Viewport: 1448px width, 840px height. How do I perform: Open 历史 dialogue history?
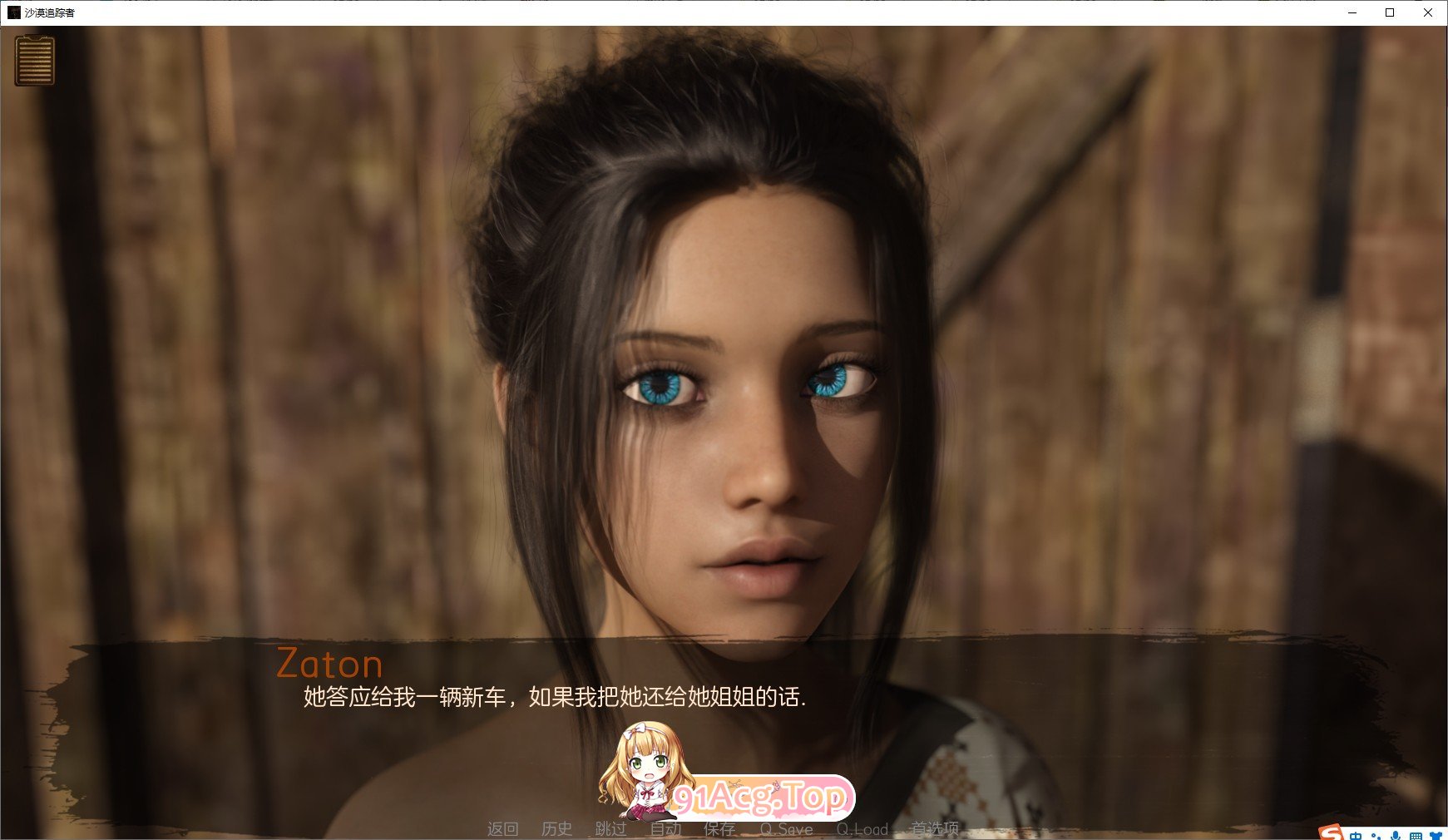558,828
